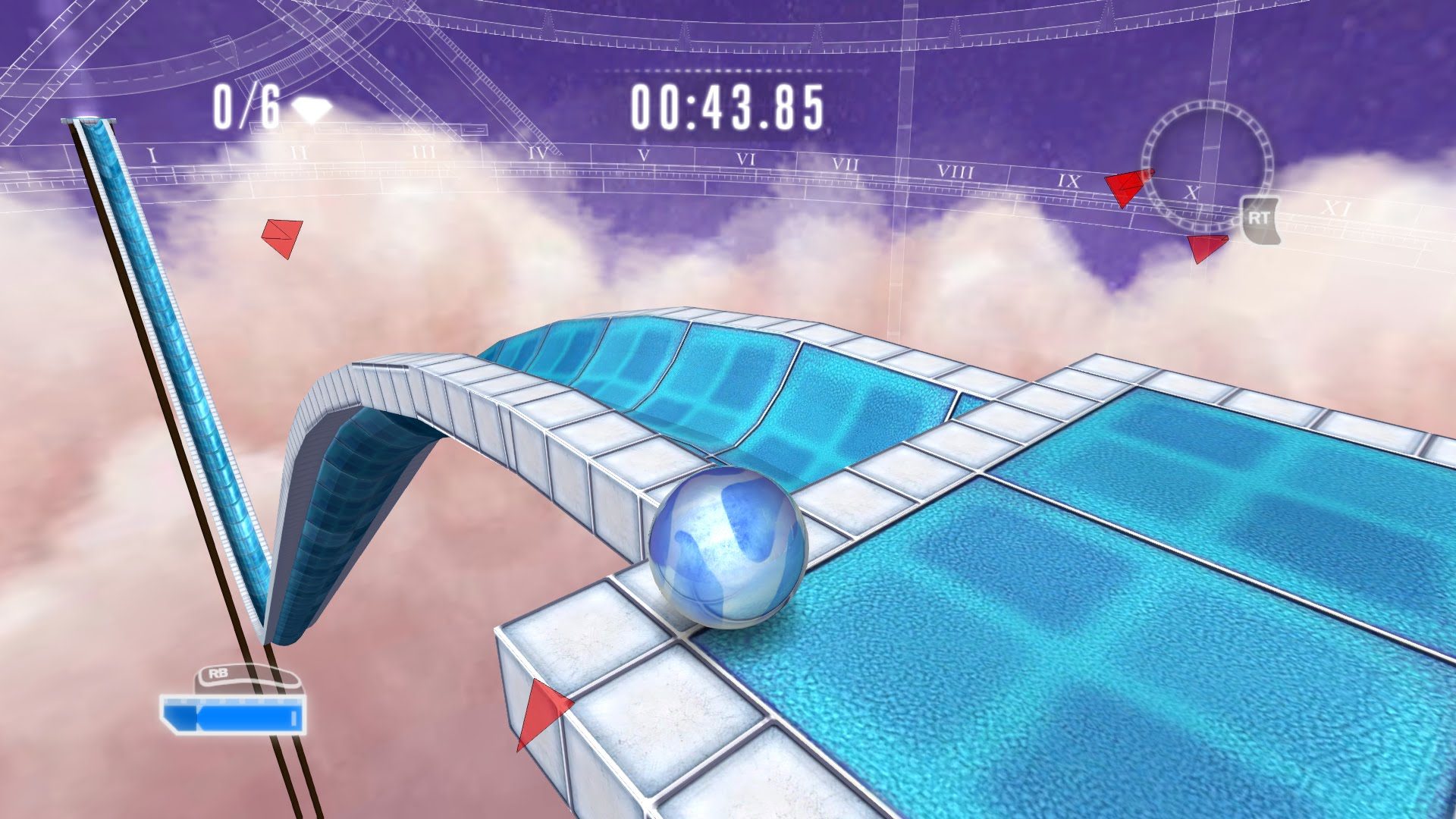This screenshot has height=819, width=1456.
Task: Select the red arrow marker near the gauge
Action: pyautogui.click(x=1123, y=184)
